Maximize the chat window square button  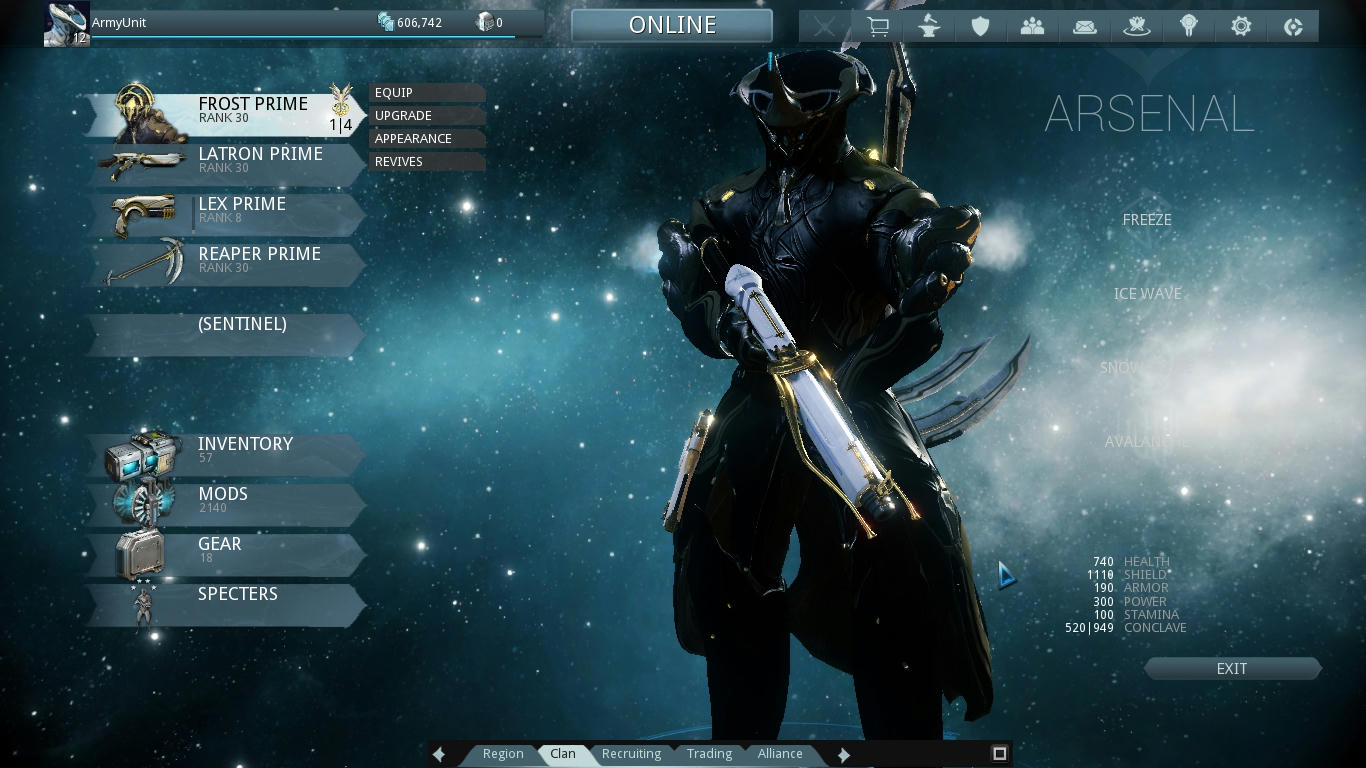(x=999, y=753)
